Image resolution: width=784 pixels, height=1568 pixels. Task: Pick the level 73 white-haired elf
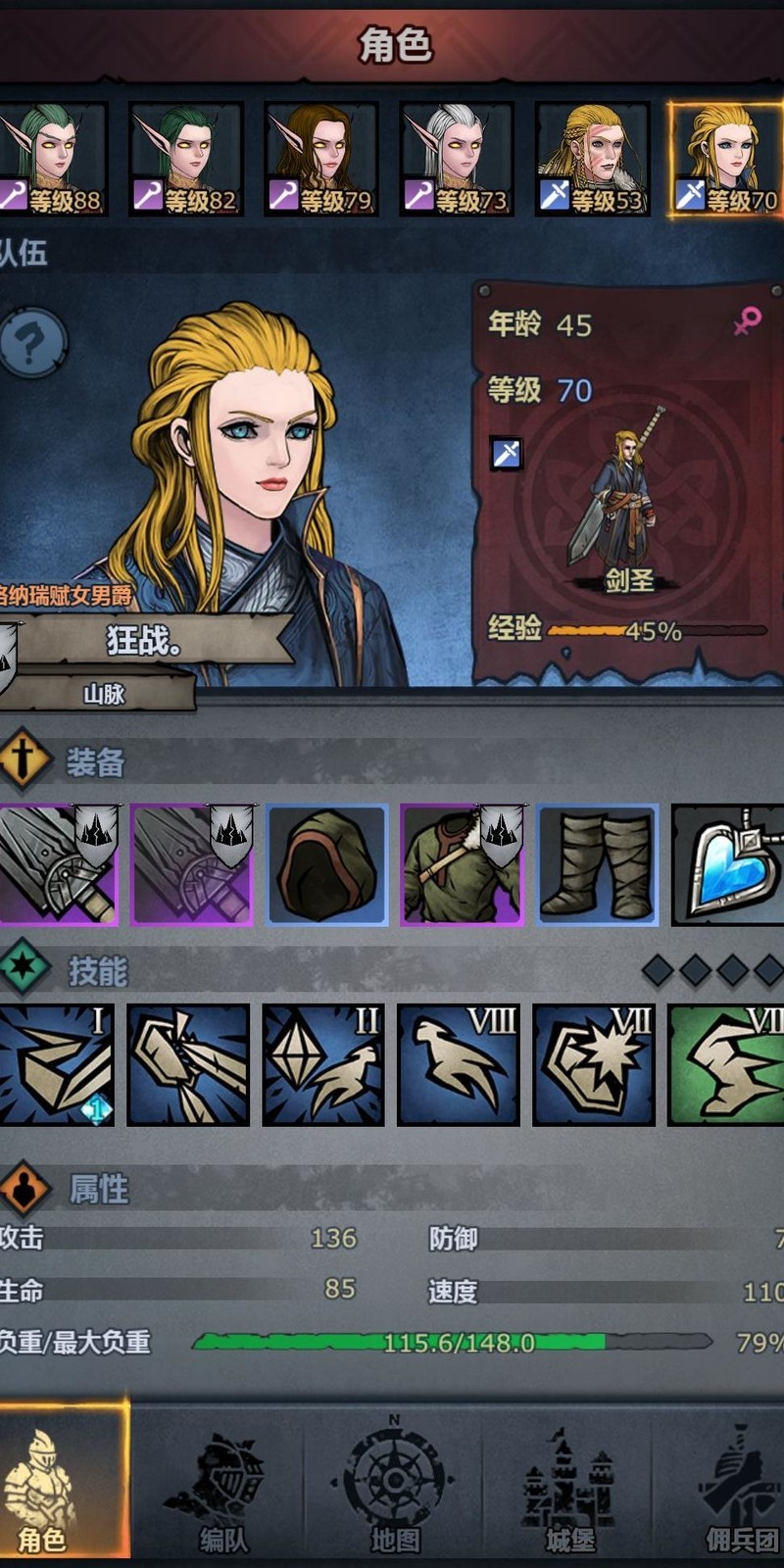tap(457, 159)
